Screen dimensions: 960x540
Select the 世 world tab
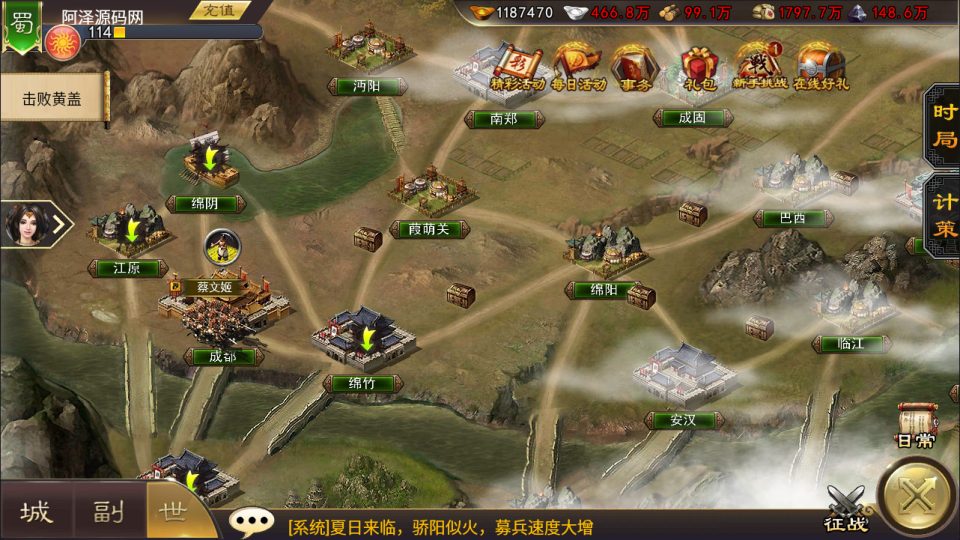click(x=174, y=514)
